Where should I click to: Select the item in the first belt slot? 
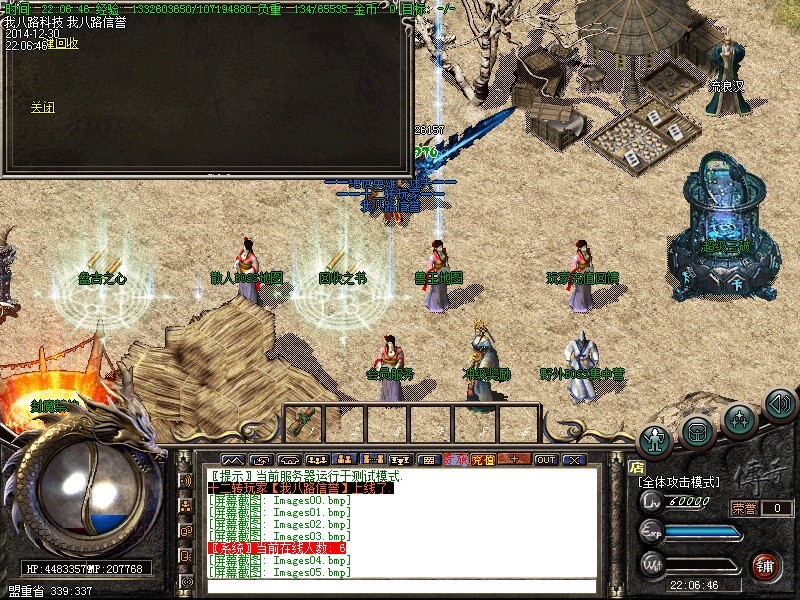point(300,422)
